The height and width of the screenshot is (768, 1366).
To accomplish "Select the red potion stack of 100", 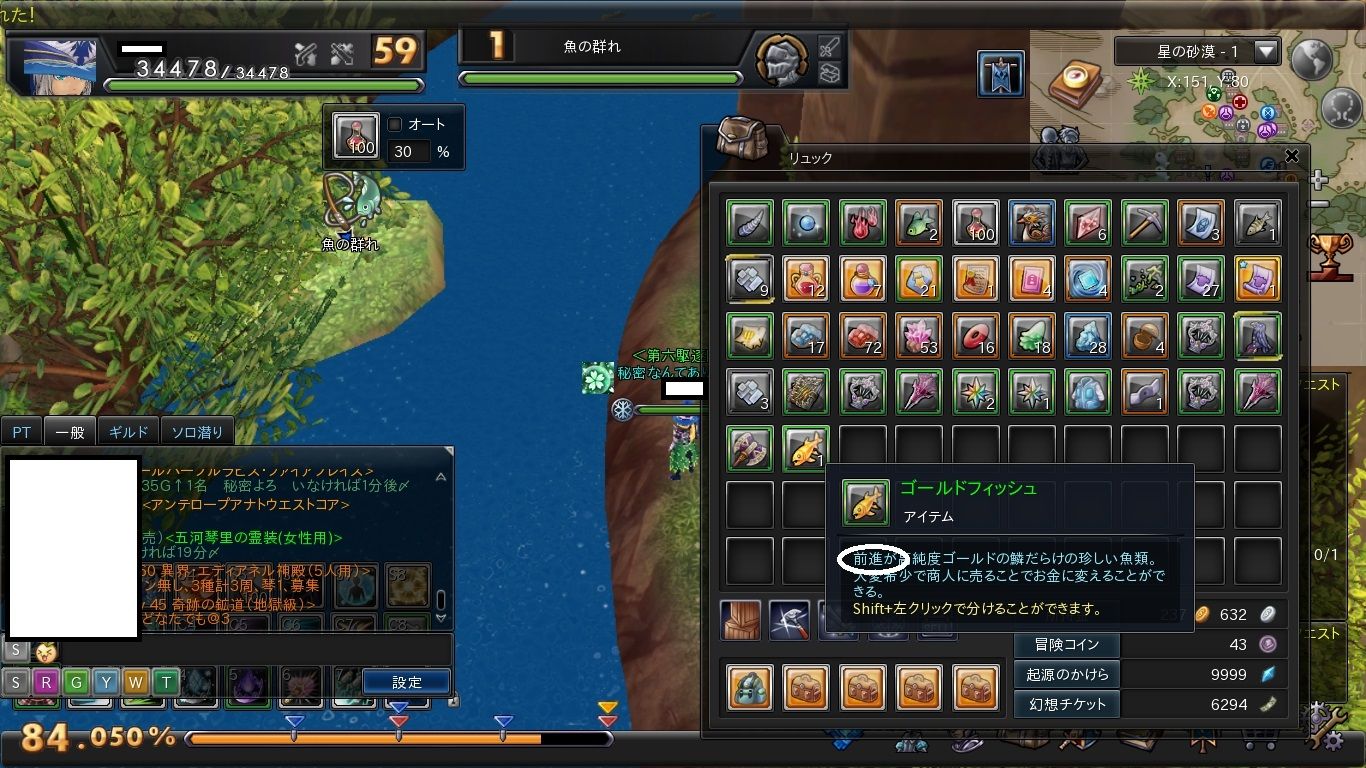I will 975,223.
